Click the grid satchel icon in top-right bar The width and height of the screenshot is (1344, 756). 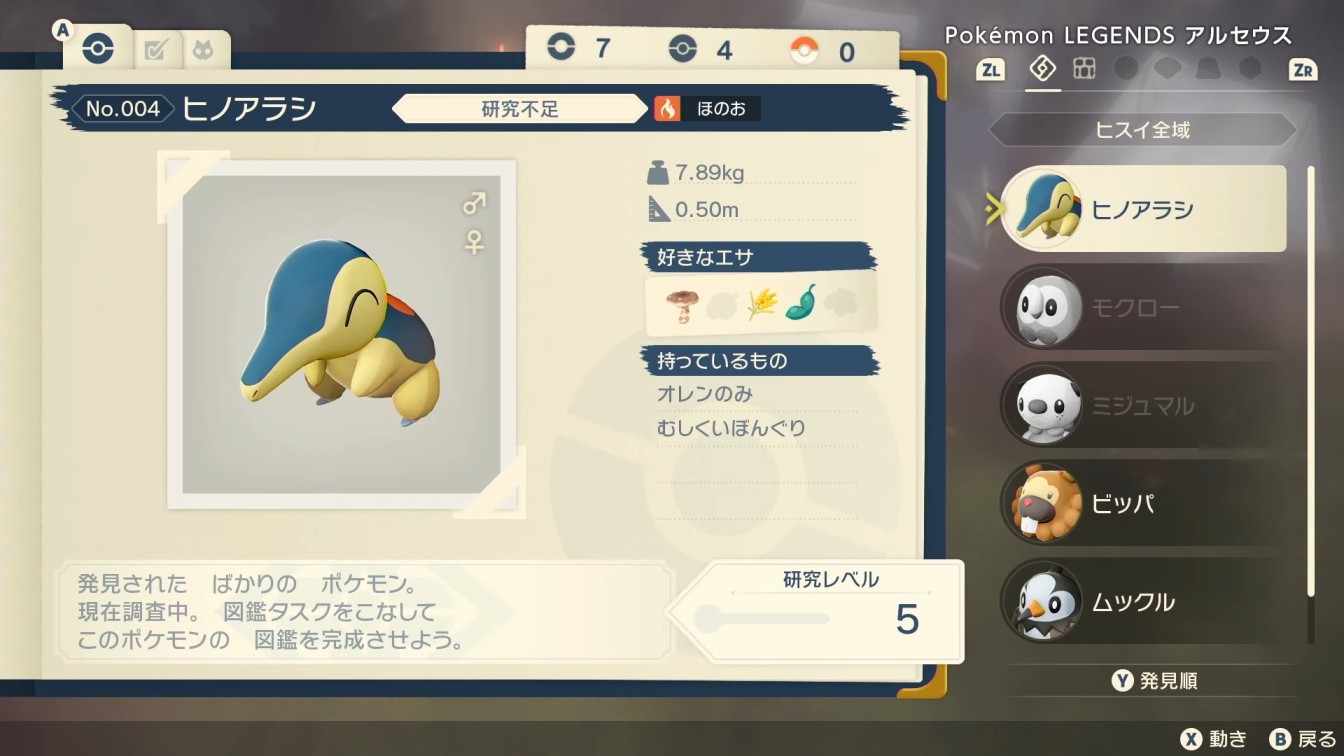point(1084,70)
